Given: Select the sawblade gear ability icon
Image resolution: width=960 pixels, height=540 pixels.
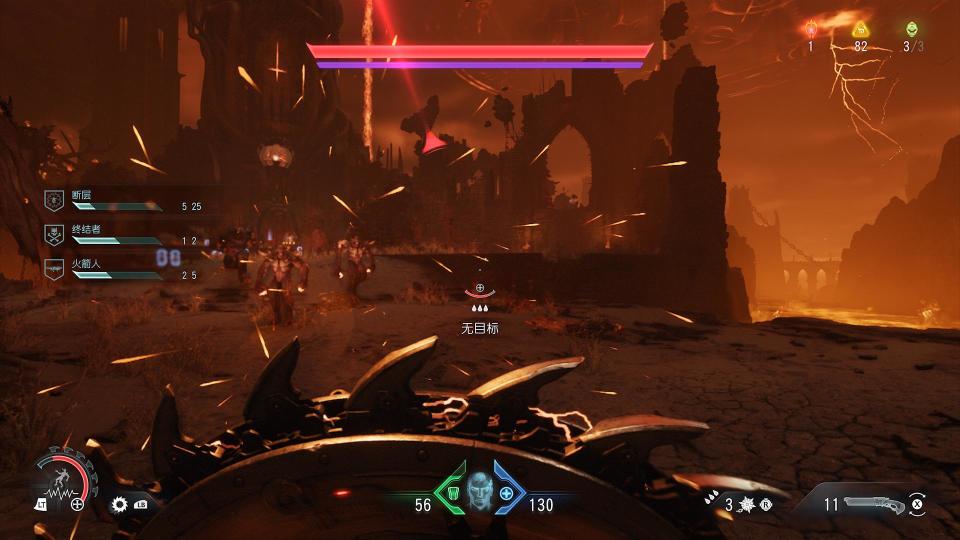Looking at the screenshot, I should pos(120,504).
